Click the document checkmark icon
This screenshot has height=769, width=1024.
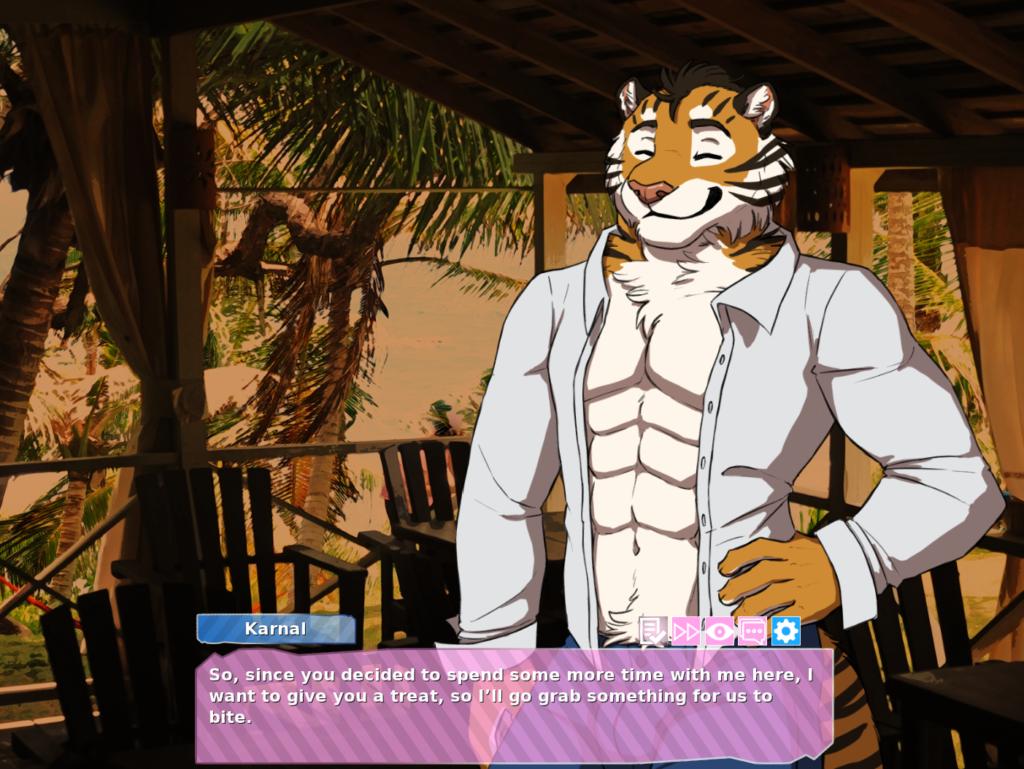pos(653,631)
